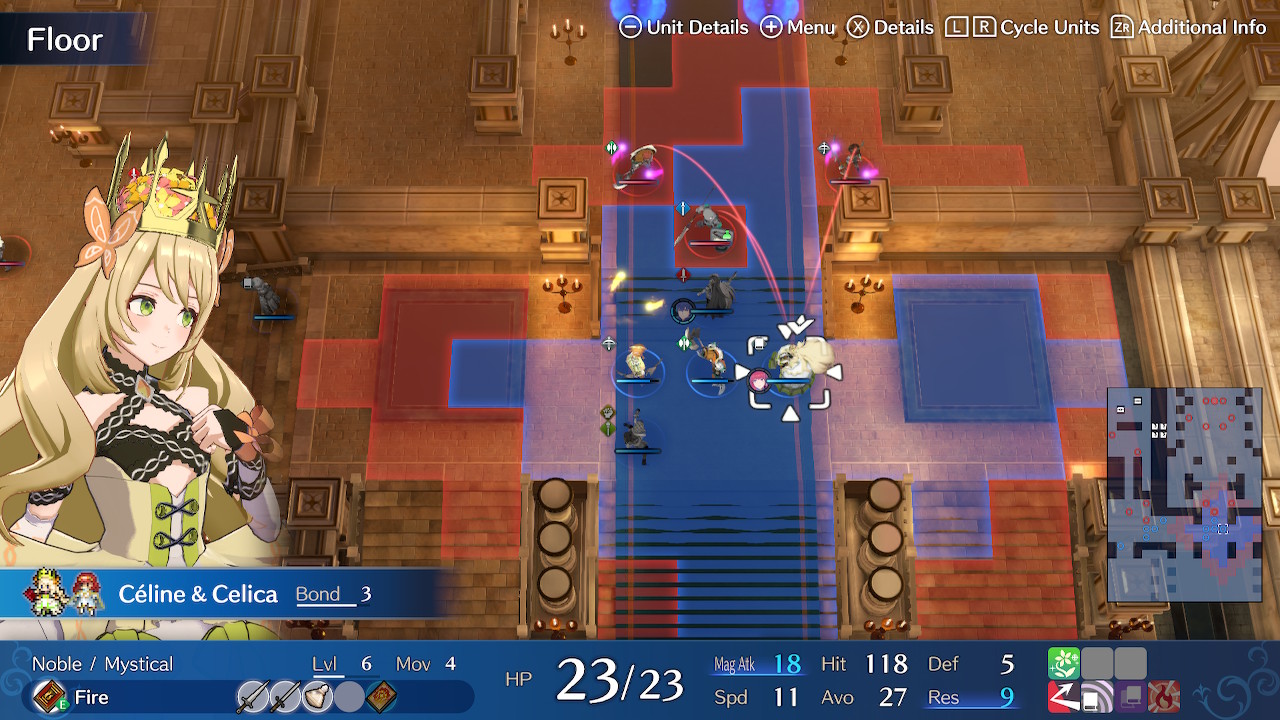Choose the purple double-book skill icon

pyautogui.click(x=1131, y=697)
